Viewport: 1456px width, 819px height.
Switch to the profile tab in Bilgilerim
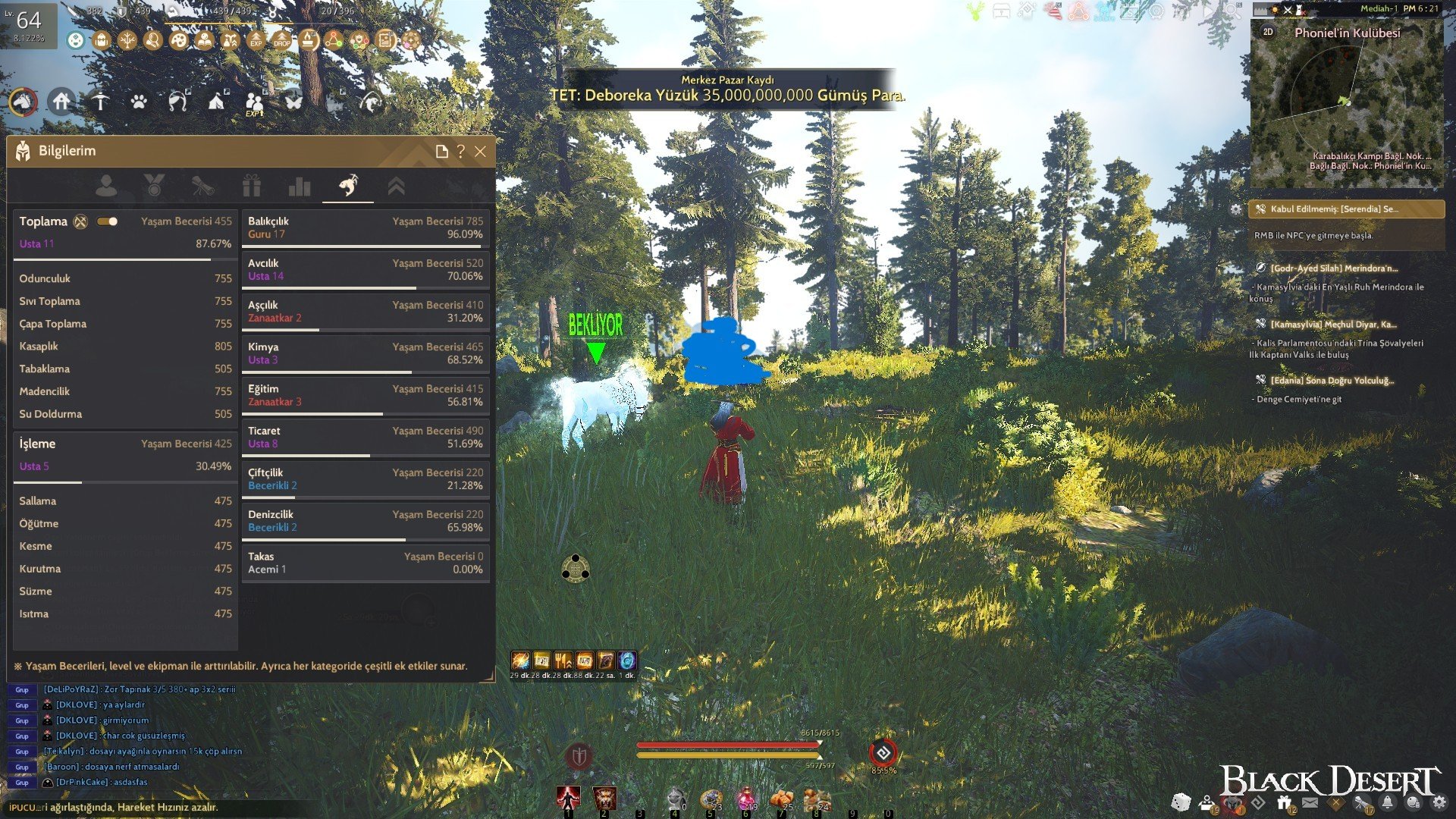pyautogui.click(x=109, y=186)
